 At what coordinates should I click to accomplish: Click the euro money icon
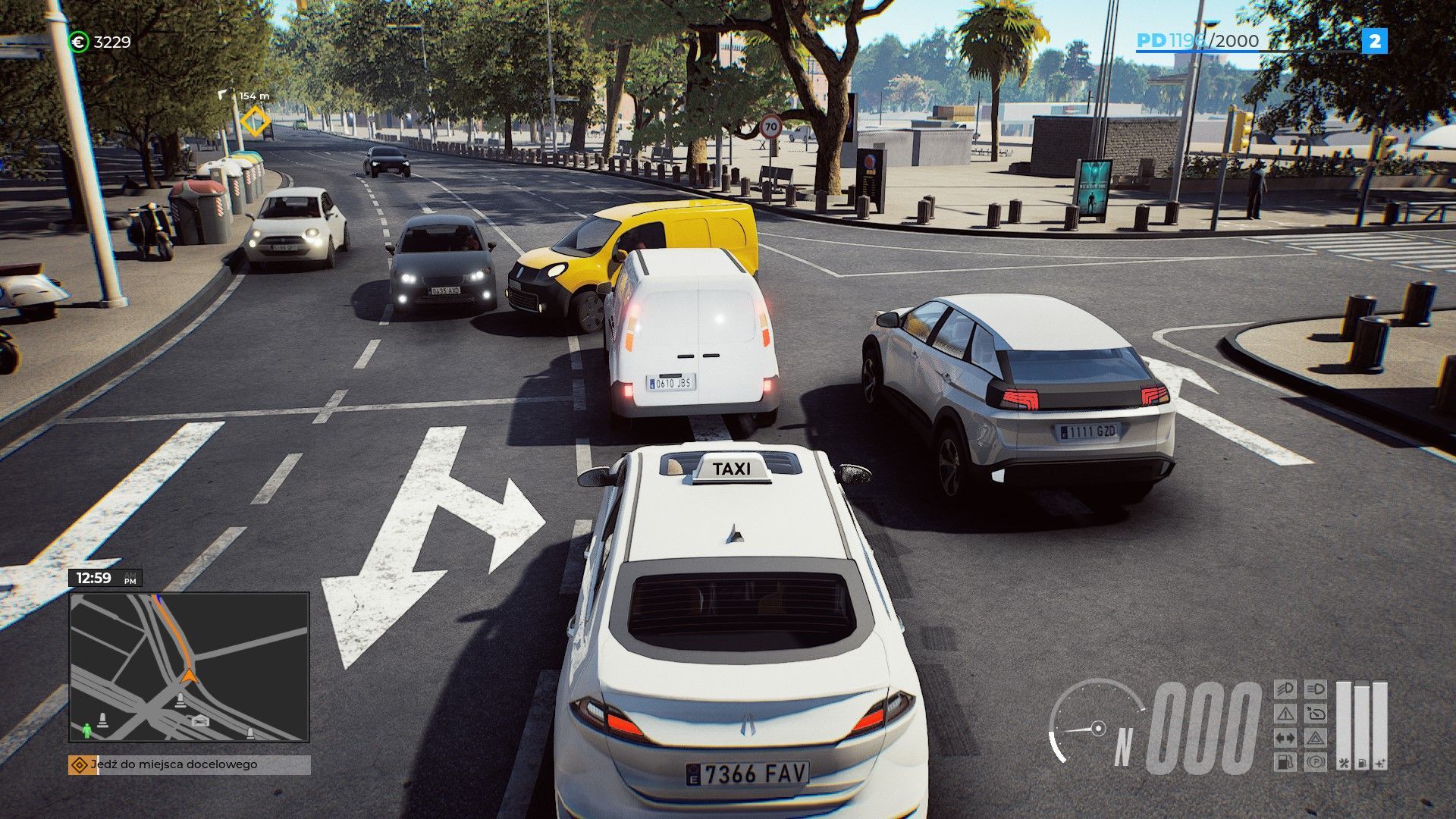tap(78, 42)
